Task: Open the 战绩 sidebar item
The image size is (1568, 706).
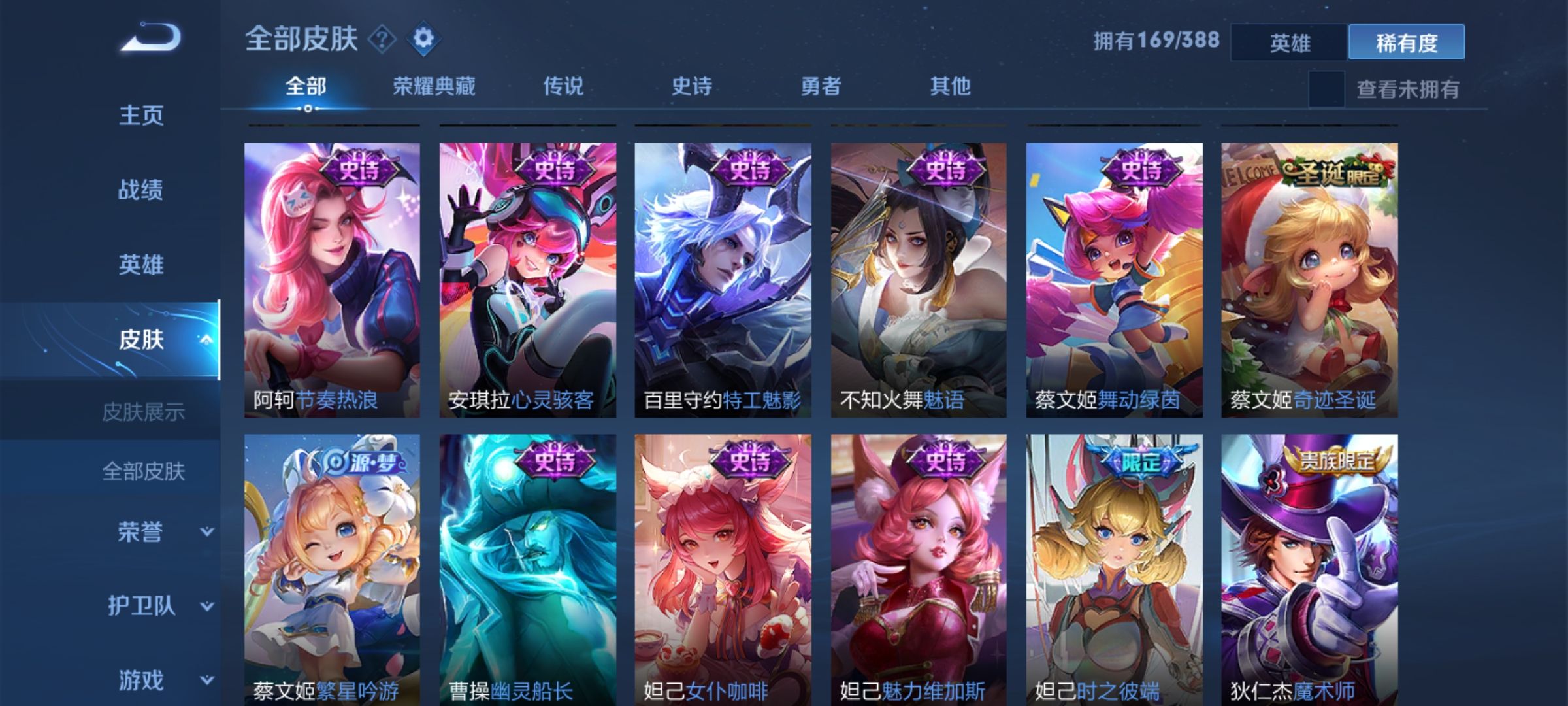Action: coord(142,190)
